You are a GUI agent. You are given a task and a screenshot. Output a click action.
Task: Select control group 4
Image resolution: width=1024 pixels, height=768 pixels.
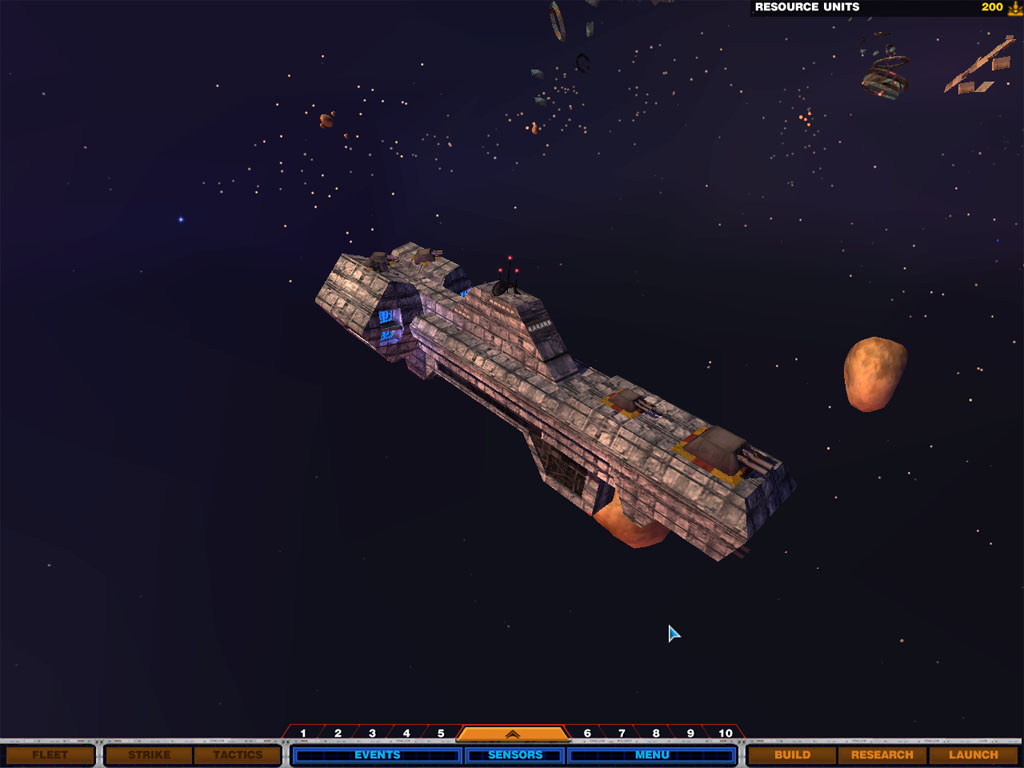(x=406, y=734)
